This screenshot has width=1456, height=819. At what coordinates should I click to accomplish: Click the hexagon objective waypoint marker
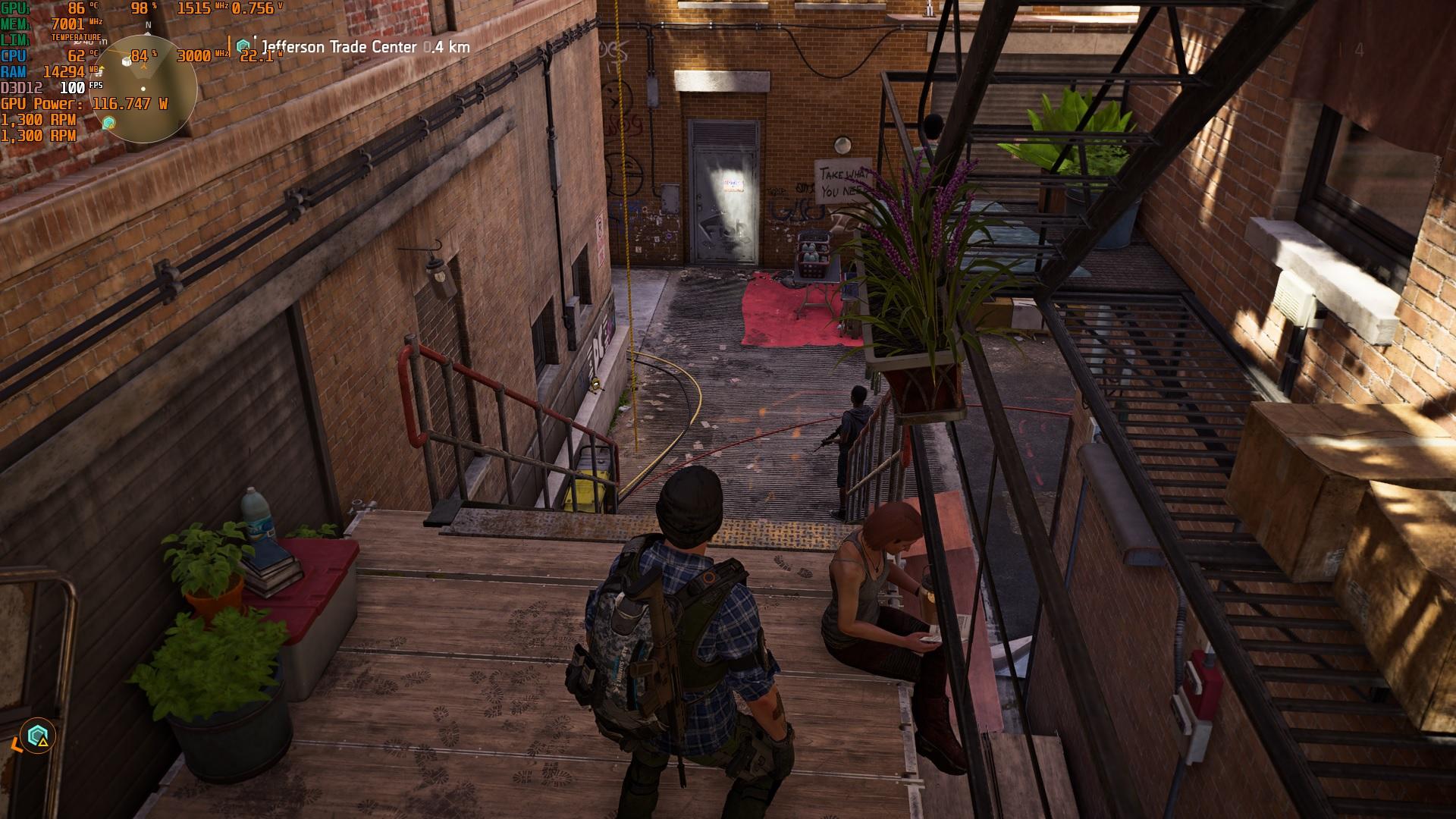pyautogui.click(x=37, y=735)
